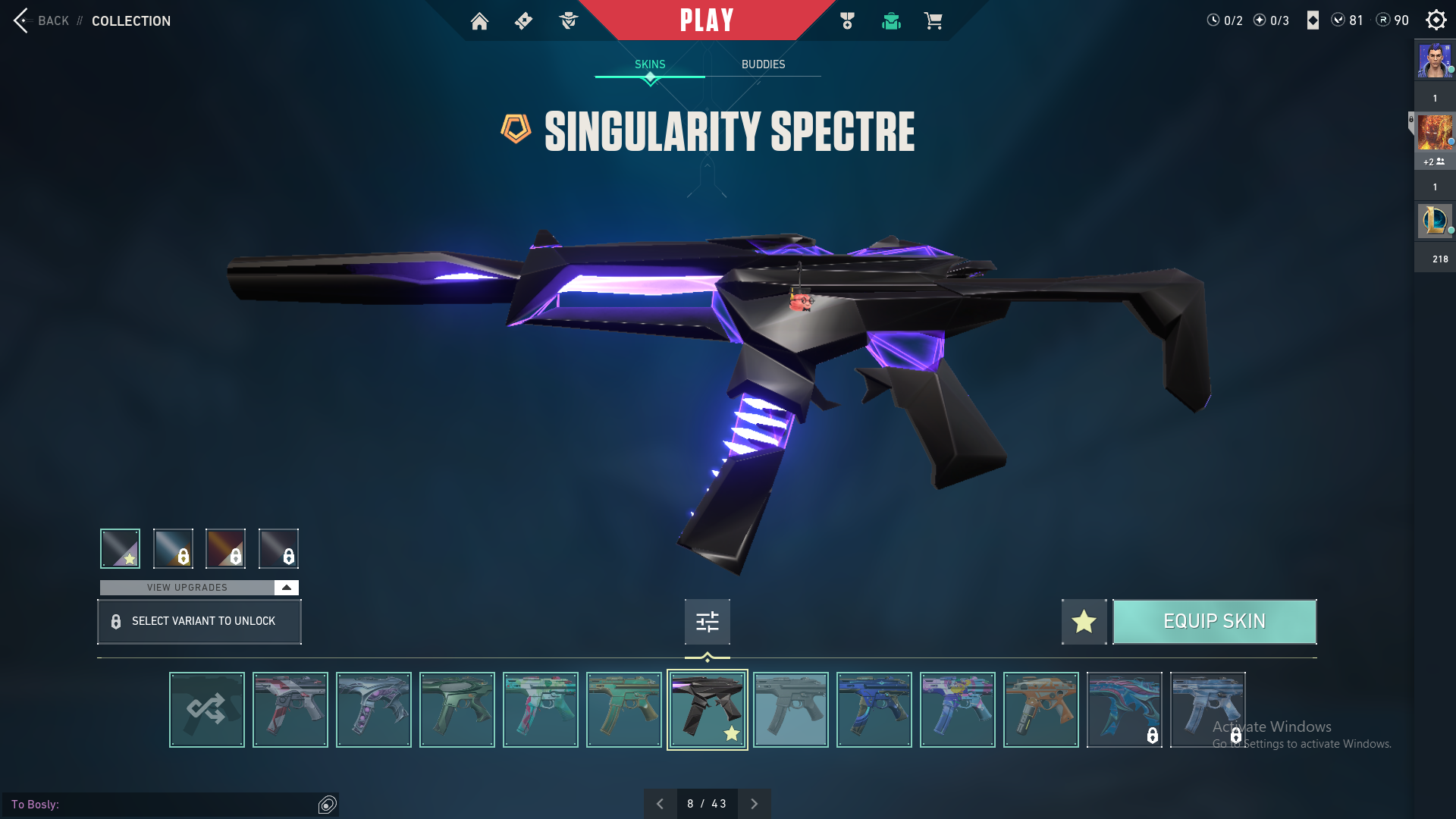Image resolution: width=1456 pixels, height=819 pixels.
Task: Go to the next skins page
Action: coord(754,804)
